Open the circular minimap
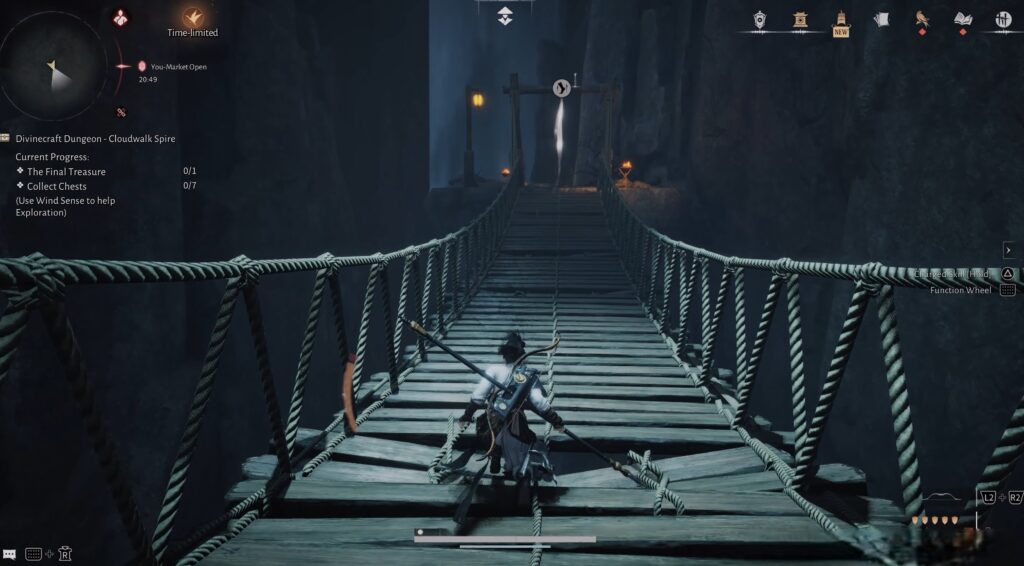This screenshot has height=566, width=1024. [x=54, y=68]
